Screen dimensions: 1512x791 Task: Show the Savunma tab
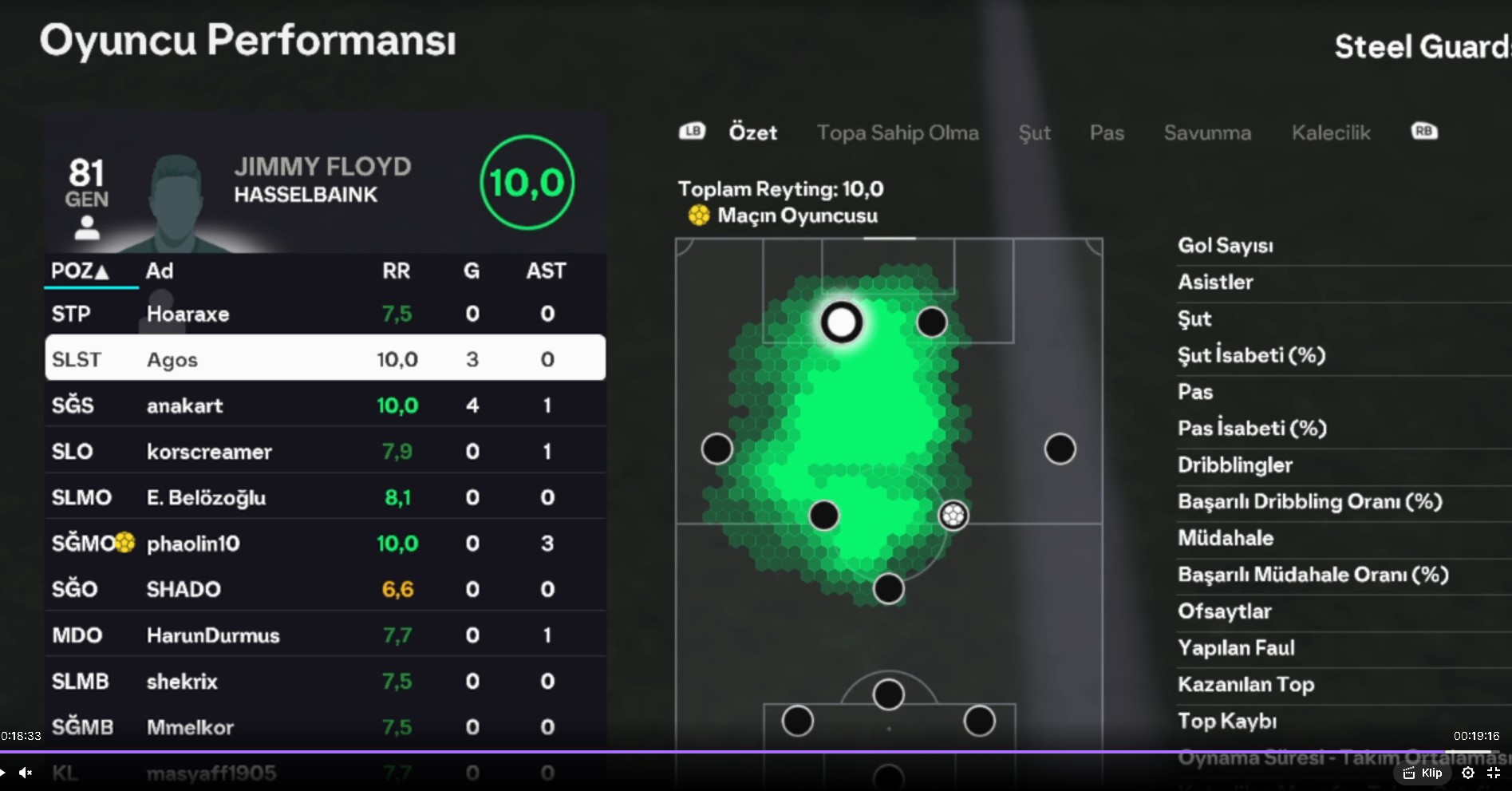[1207, 132]
